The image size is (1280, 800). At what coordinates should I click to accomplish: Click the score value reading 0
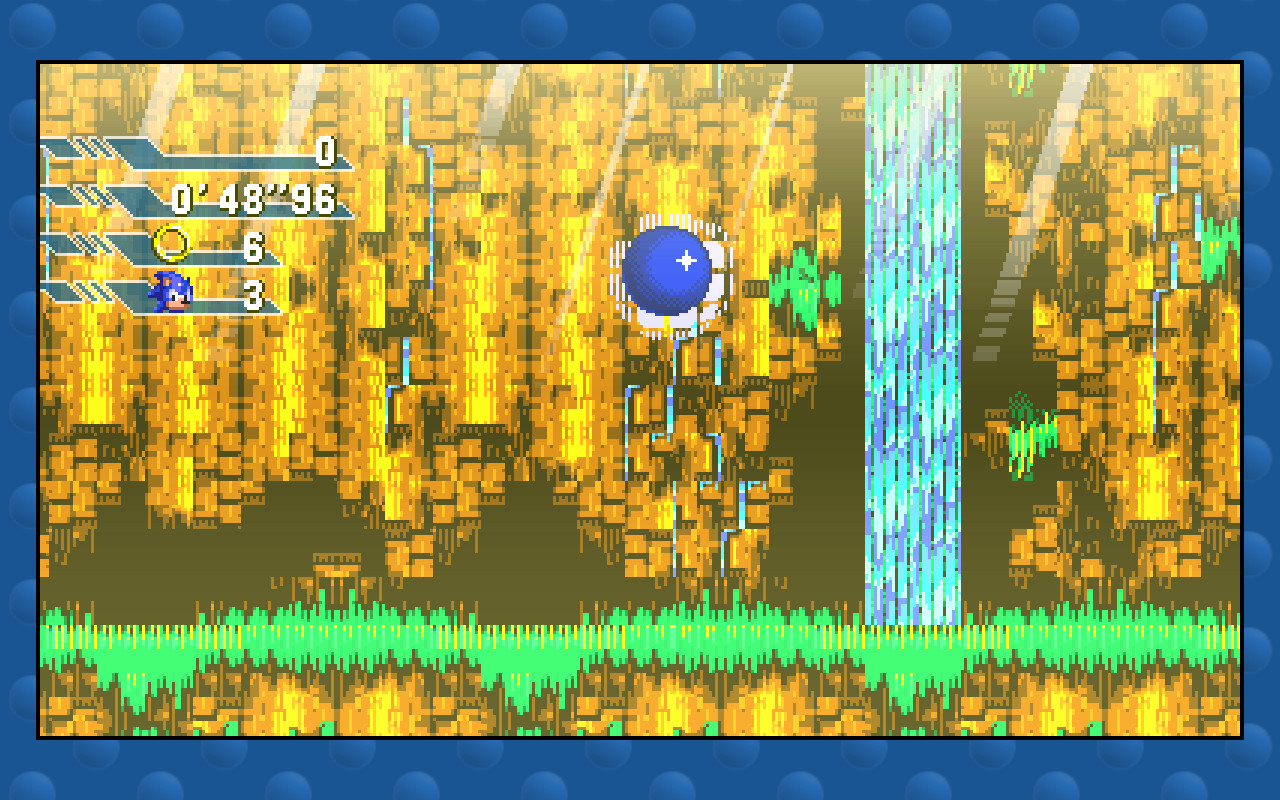point(327,153)
